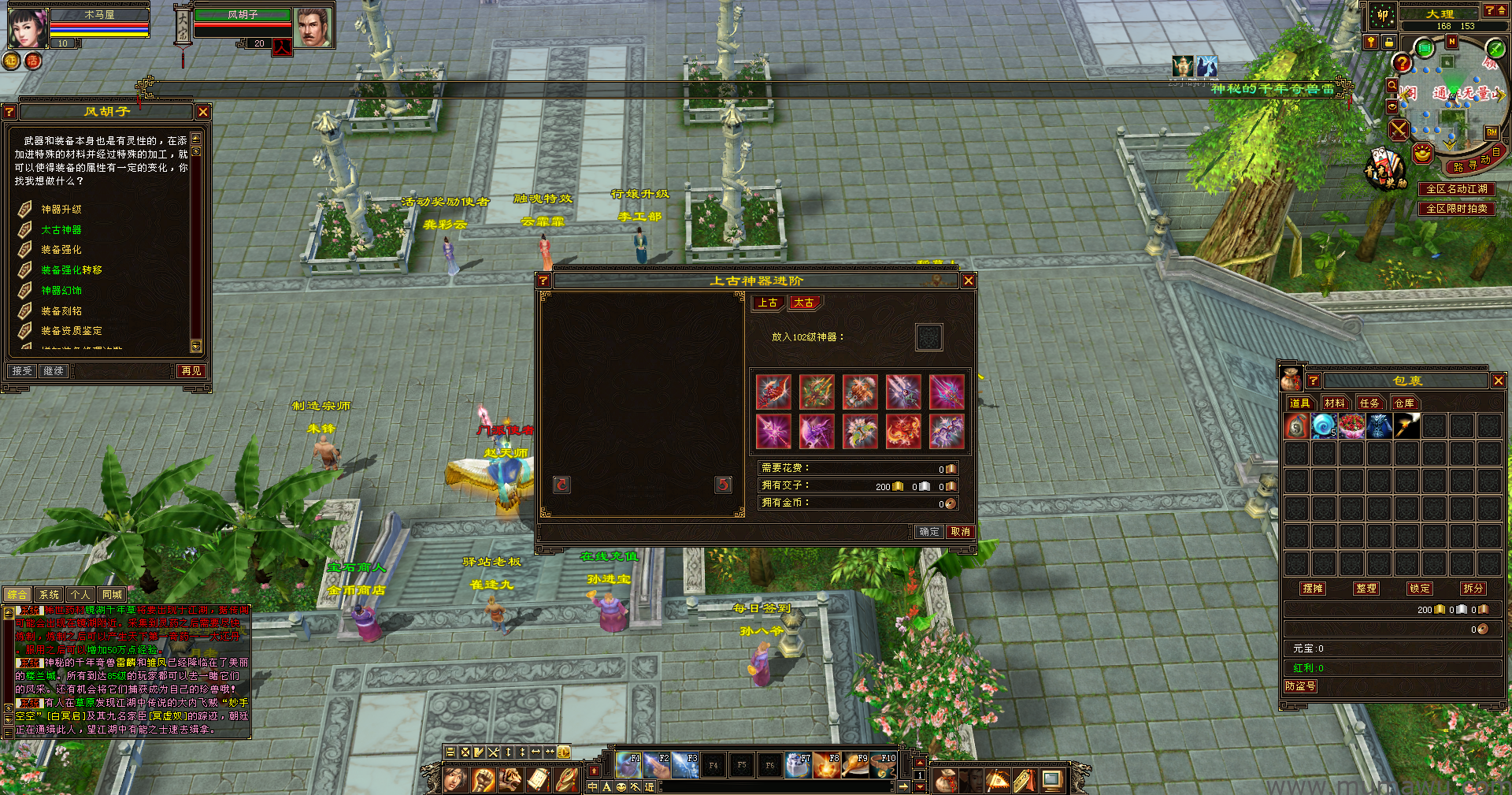The width and height of the screenshot is (1512, 795).
Task: Open the 全区名动江湖 button
Action: 1457,189
